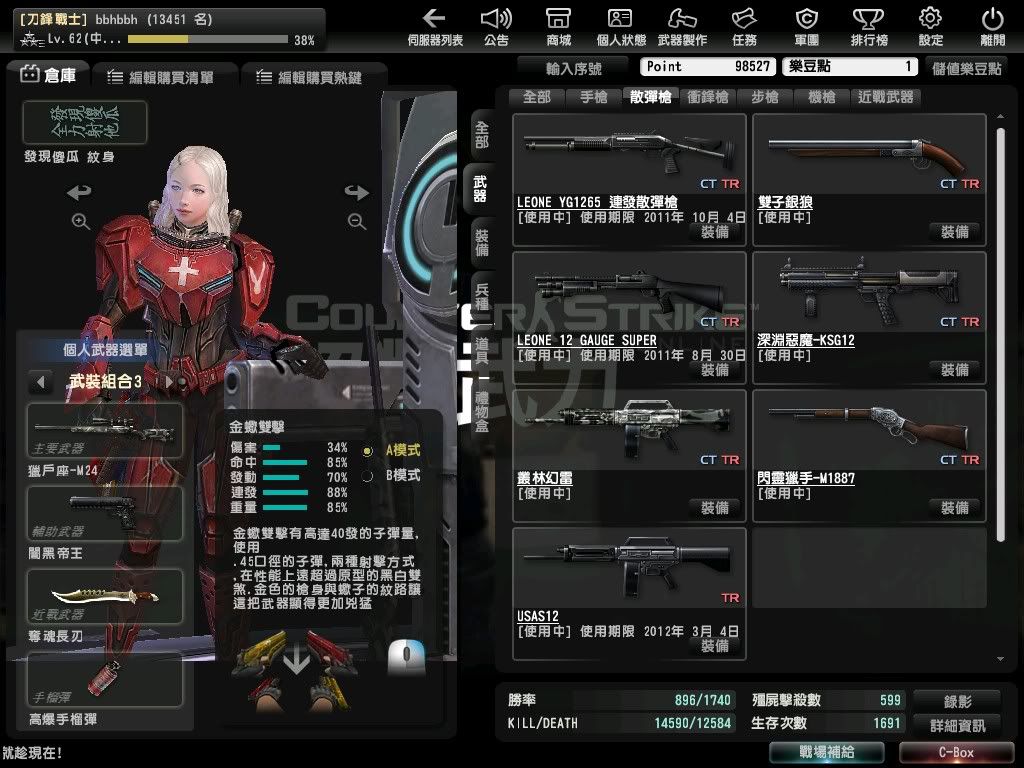
Task: Equip the 雙子銀狼 double-barrel shotgun
Action: [x=954, y=232]
